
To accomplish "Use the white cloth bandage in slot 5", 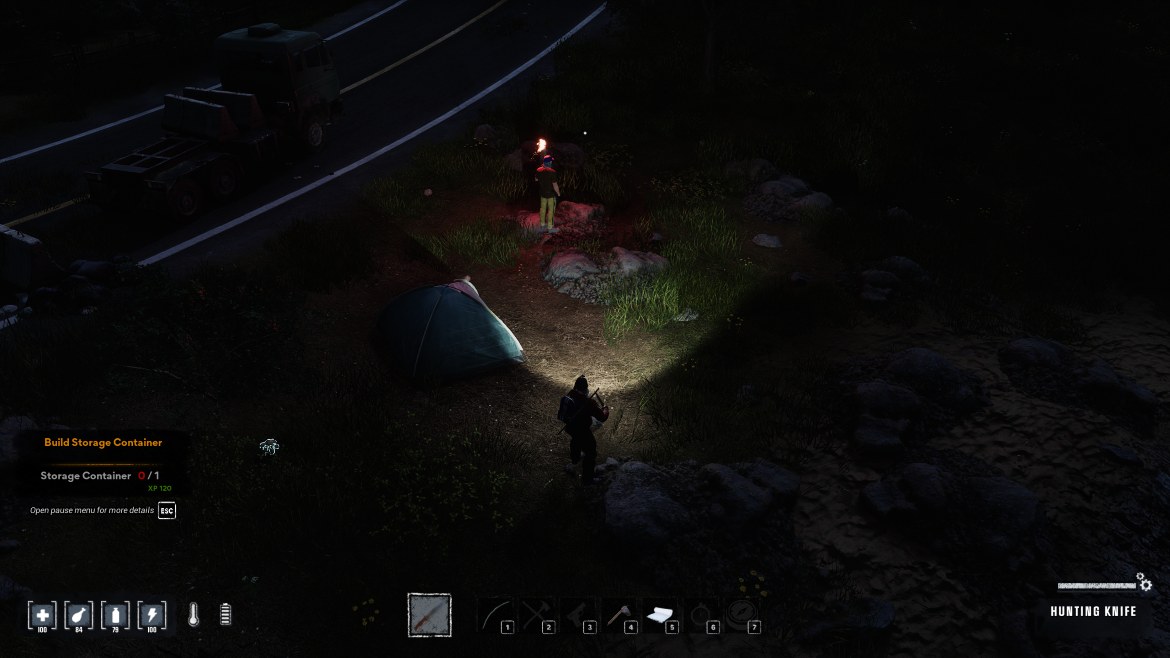I will [660, 615].
